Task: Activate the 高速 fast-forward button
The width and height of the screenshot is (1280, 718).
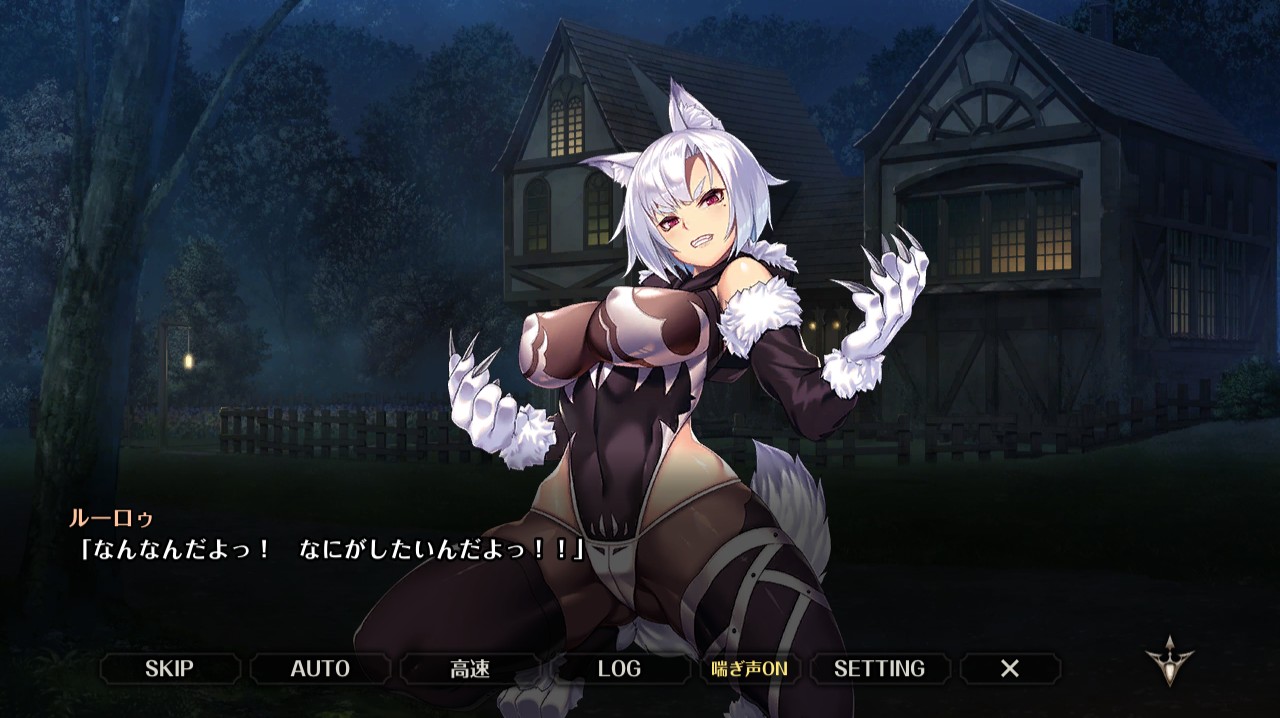Action: 470,668
